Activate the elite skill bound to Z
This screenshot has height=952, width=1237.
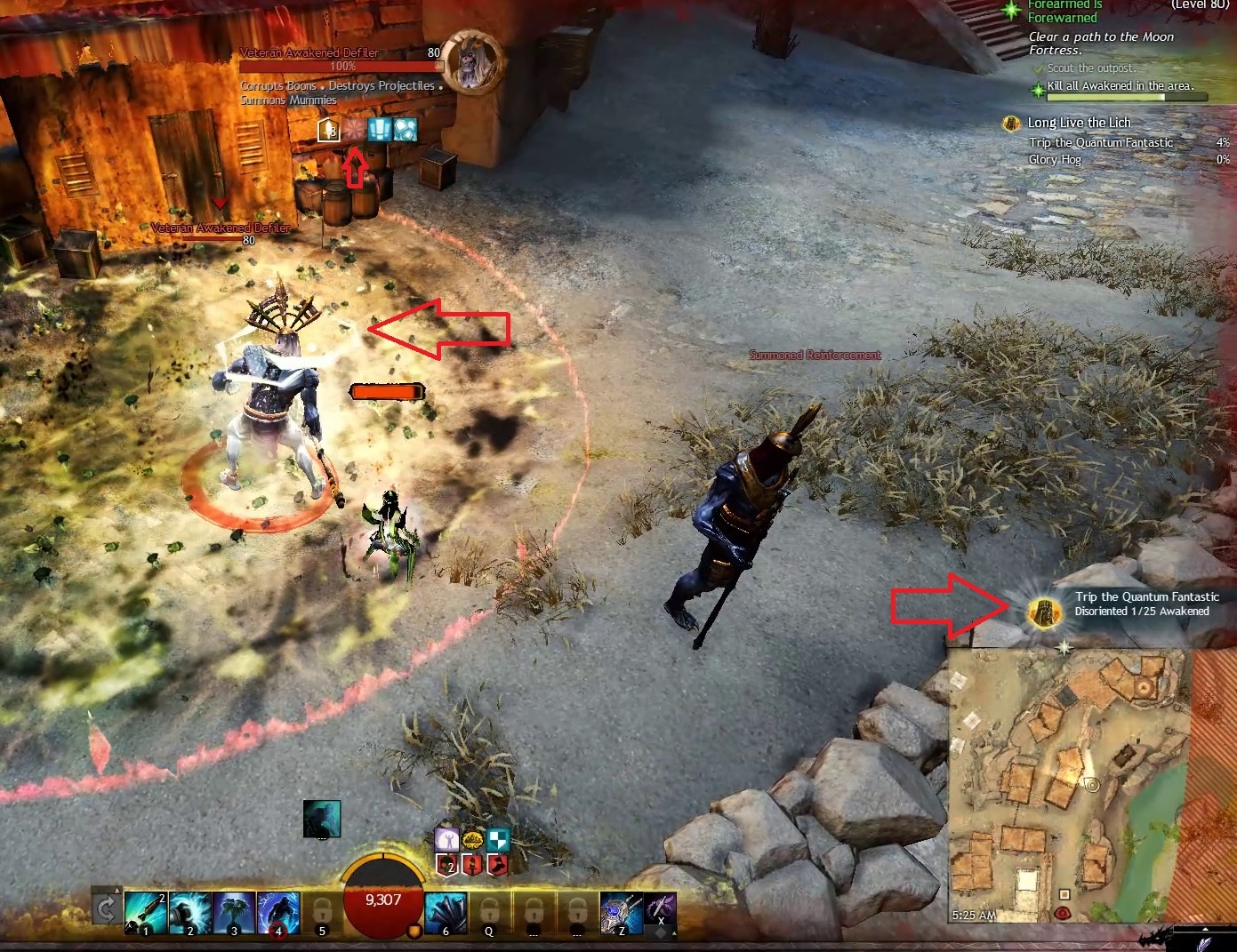(621, 913)
